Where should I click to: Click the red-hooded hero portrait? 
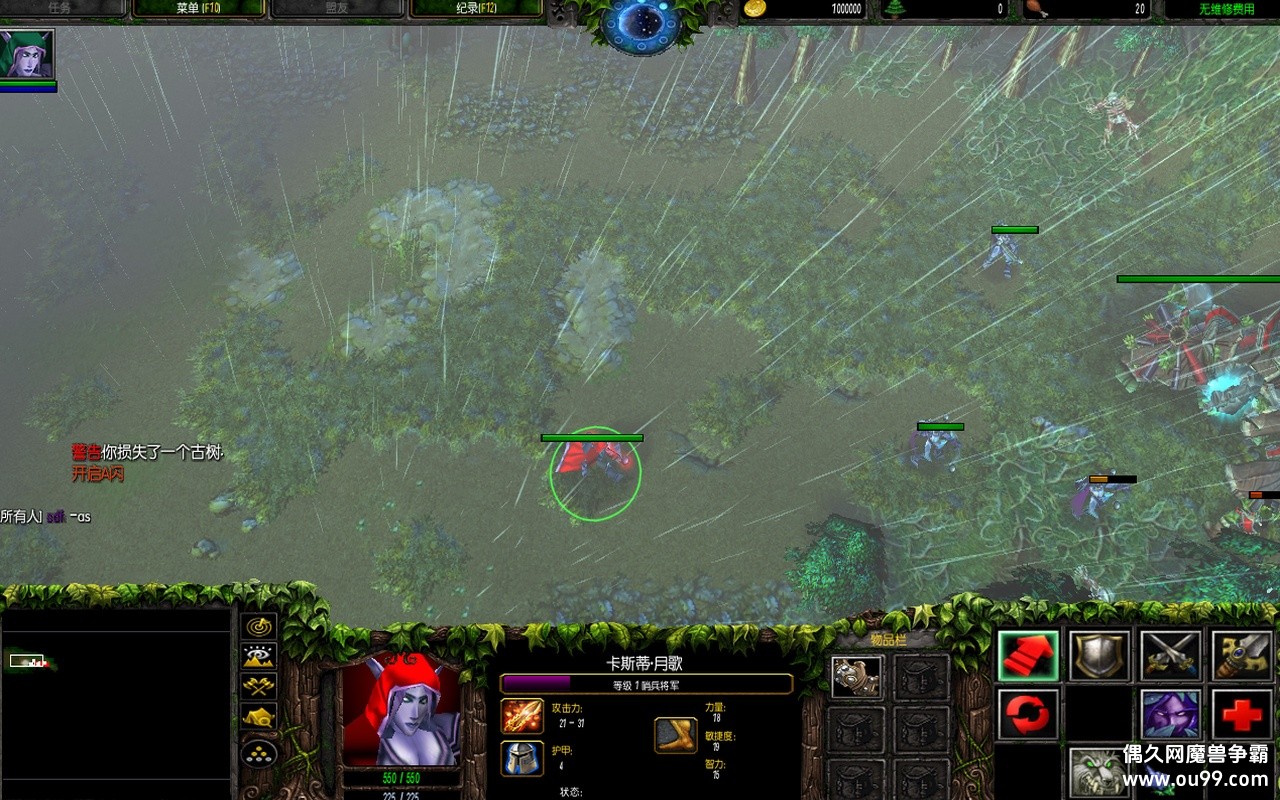point(401,711)
